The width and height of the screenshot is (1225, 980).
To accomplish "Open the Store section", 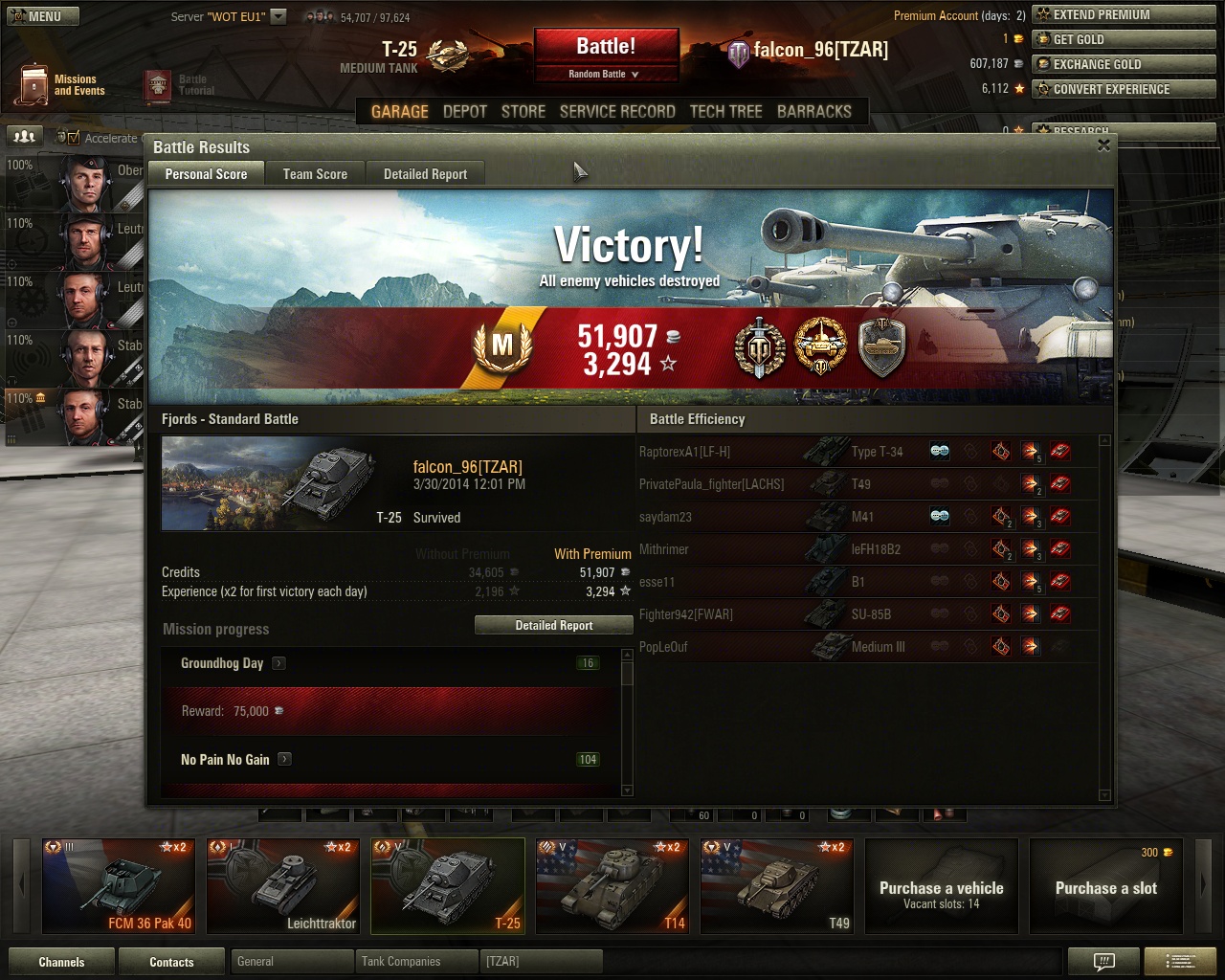I will 523,112.
